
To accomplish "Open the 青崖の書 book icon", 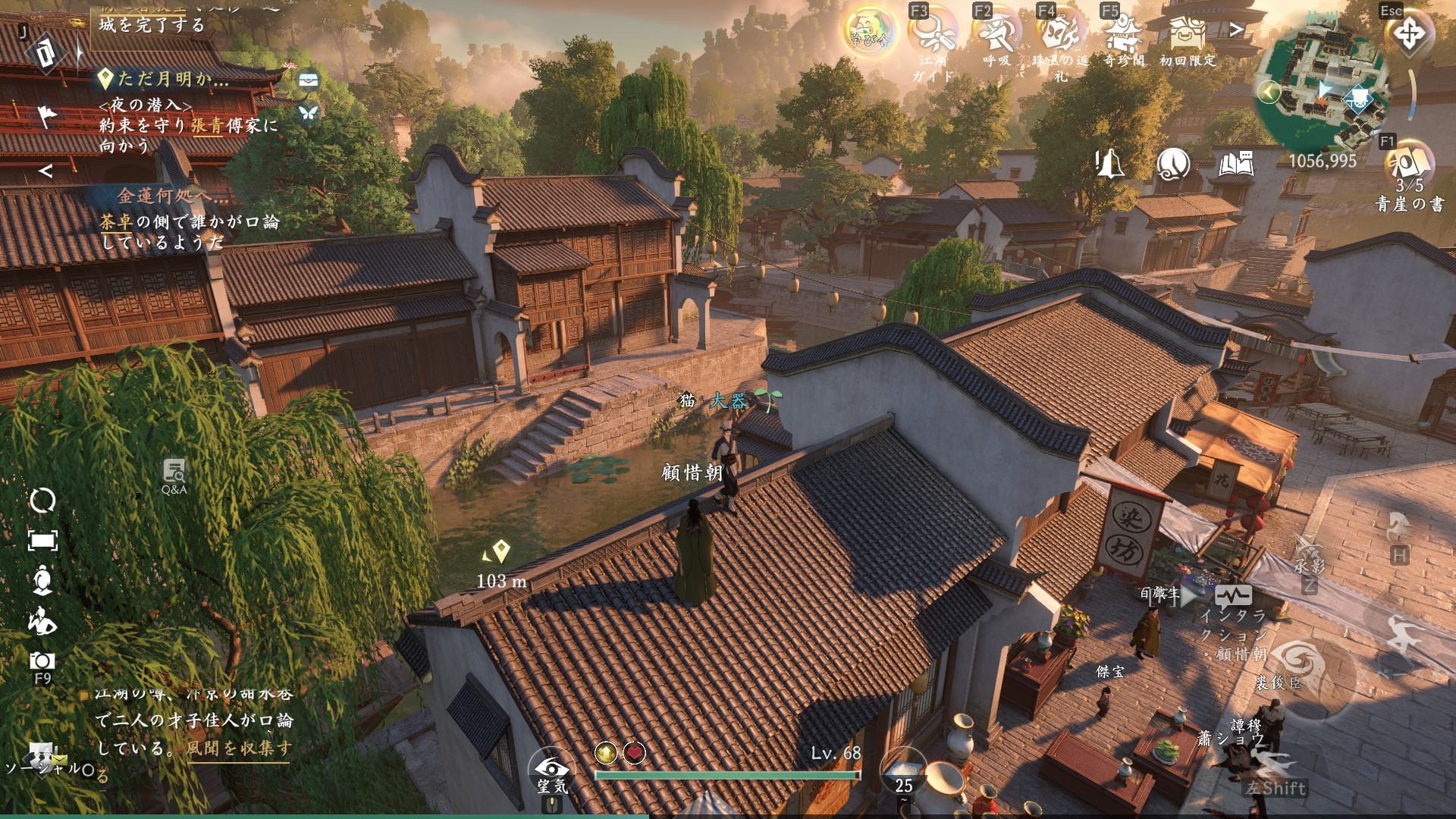I will click(x=1409, y=163).
